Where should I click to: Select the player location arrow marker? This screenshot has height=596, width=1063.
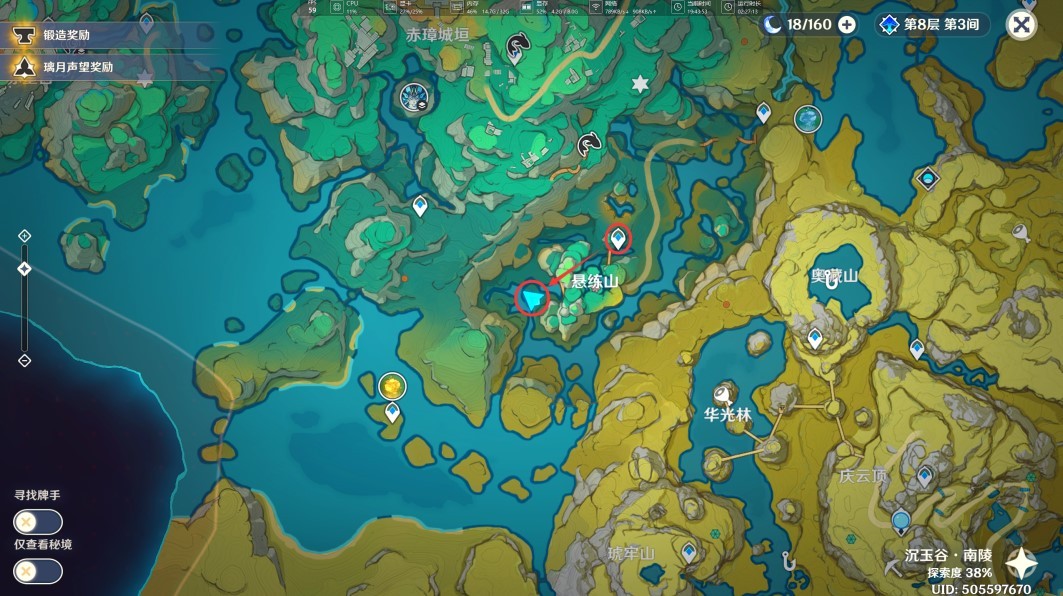coord(533,298)
